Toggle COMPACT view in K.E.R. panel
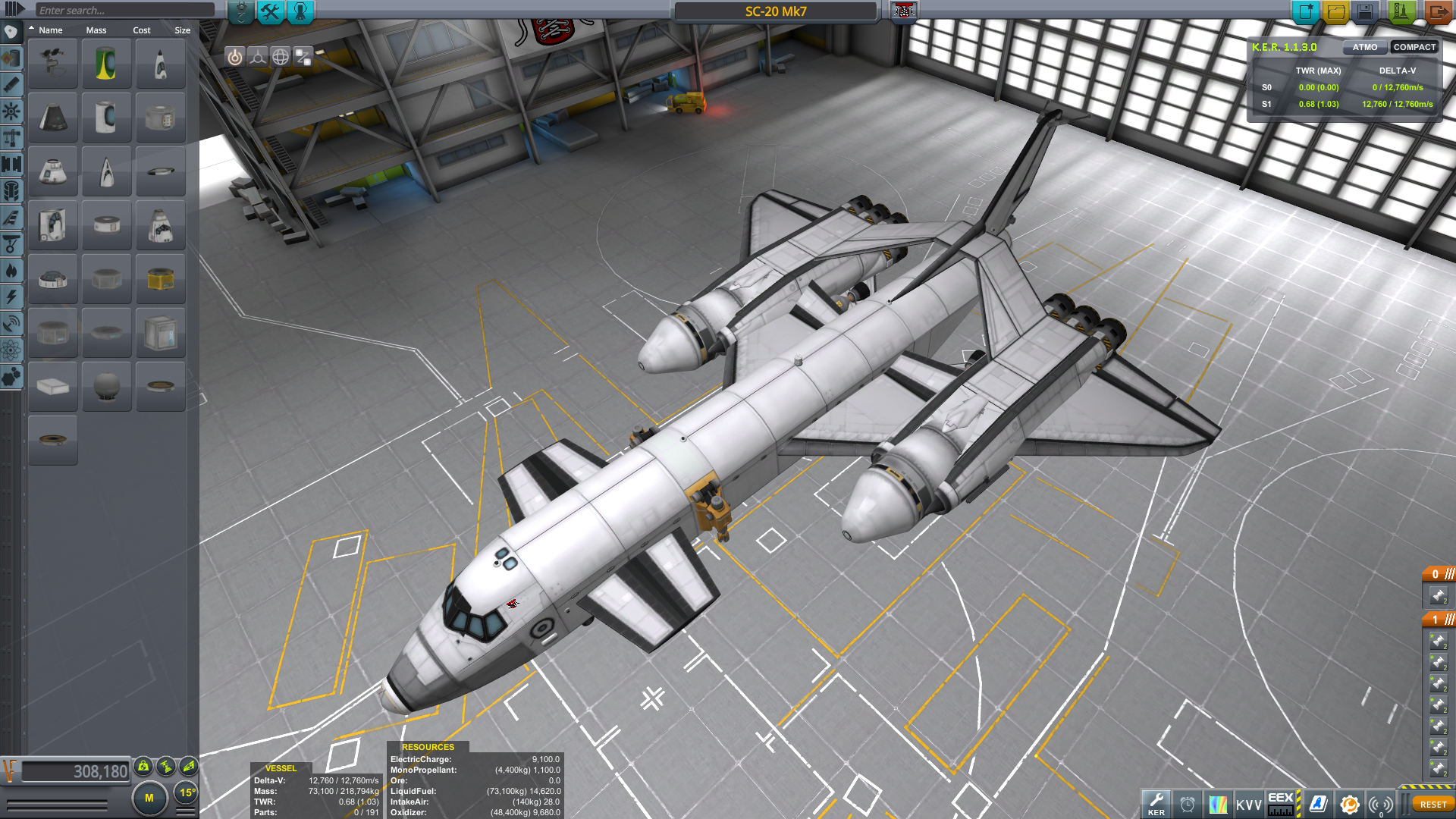This screenshot has height=819, width=1456. 1414,47
